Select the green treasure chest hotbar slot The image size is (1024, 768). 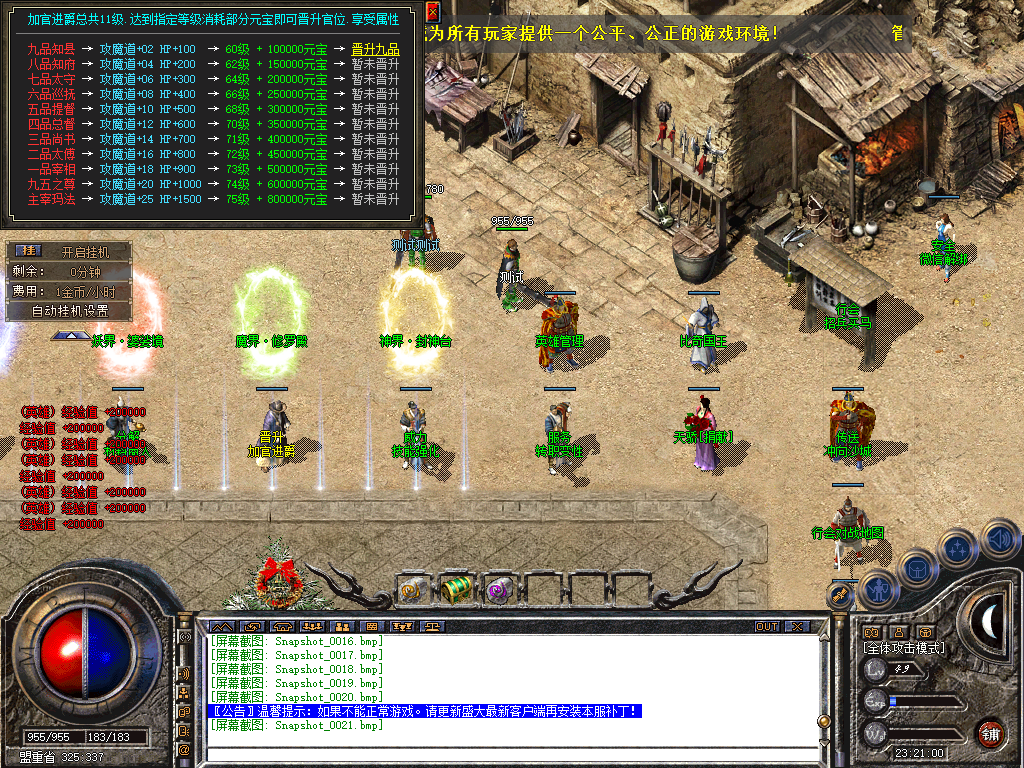coord(455,589)
